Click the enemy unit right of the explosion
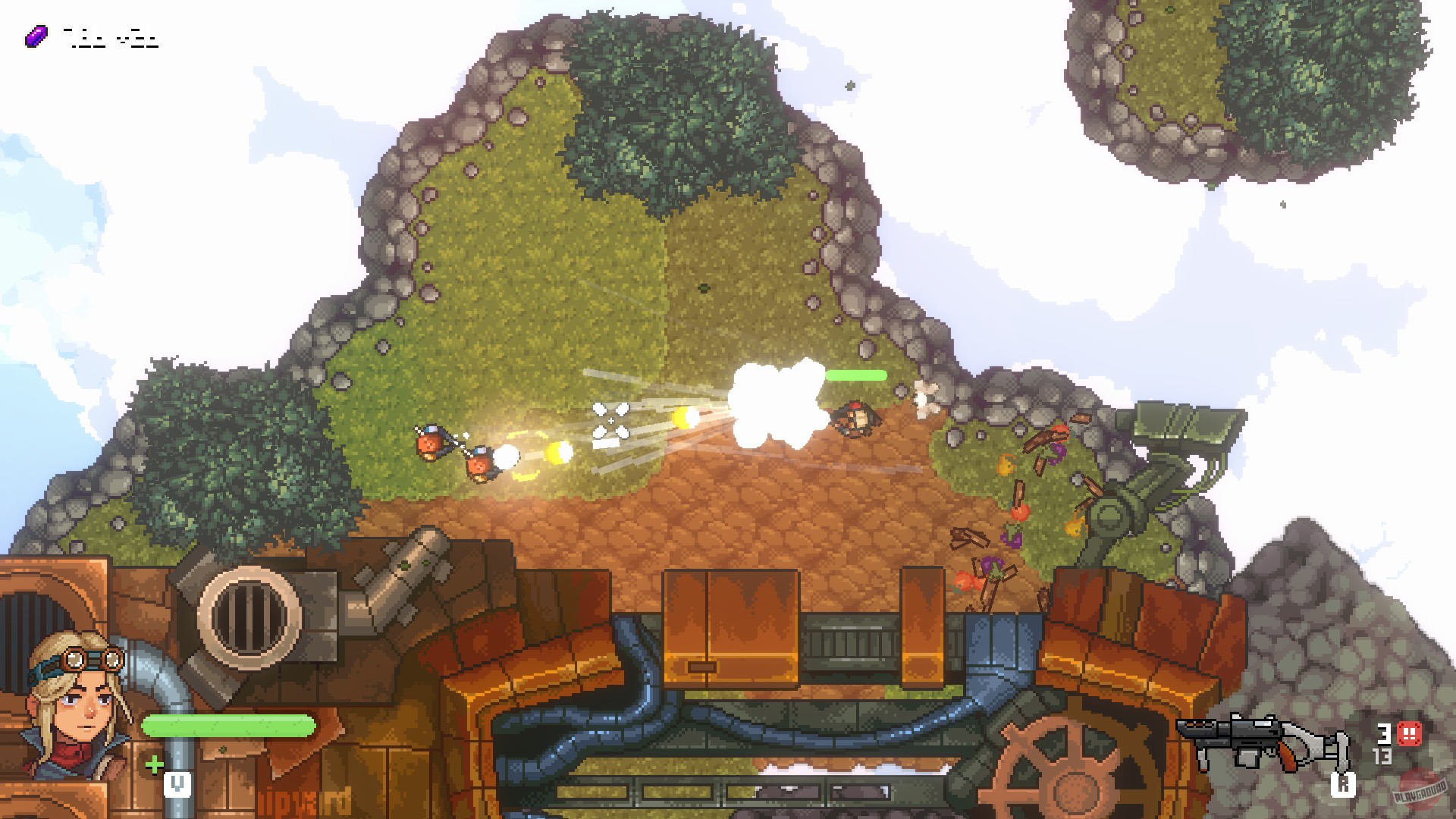The height and width of the screenshot is (819, 1456). pos(853,421)
